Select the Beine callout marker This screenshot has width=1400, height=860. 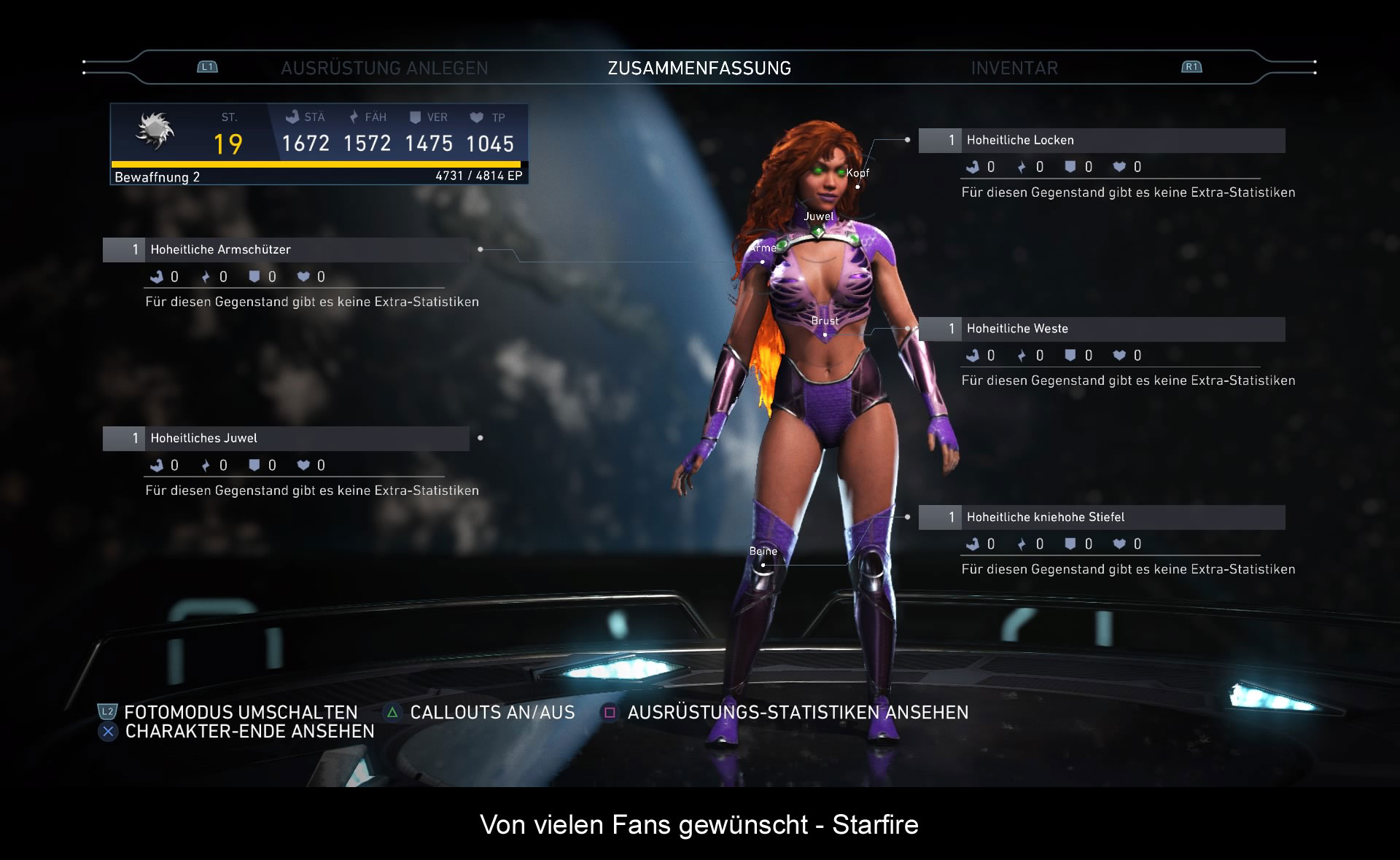pyautogui.click(x=763, y=565)
